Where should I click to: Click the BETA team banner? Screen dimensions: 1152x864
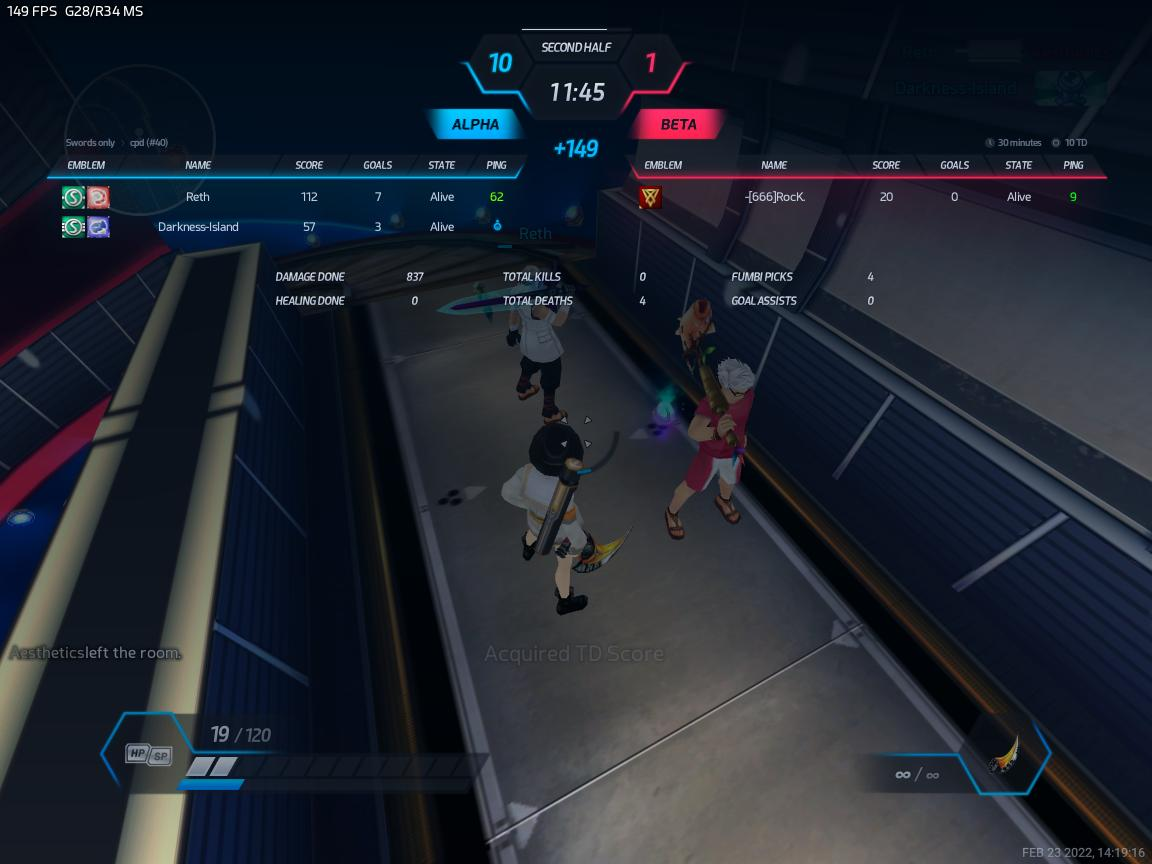[x=678, y=125]
